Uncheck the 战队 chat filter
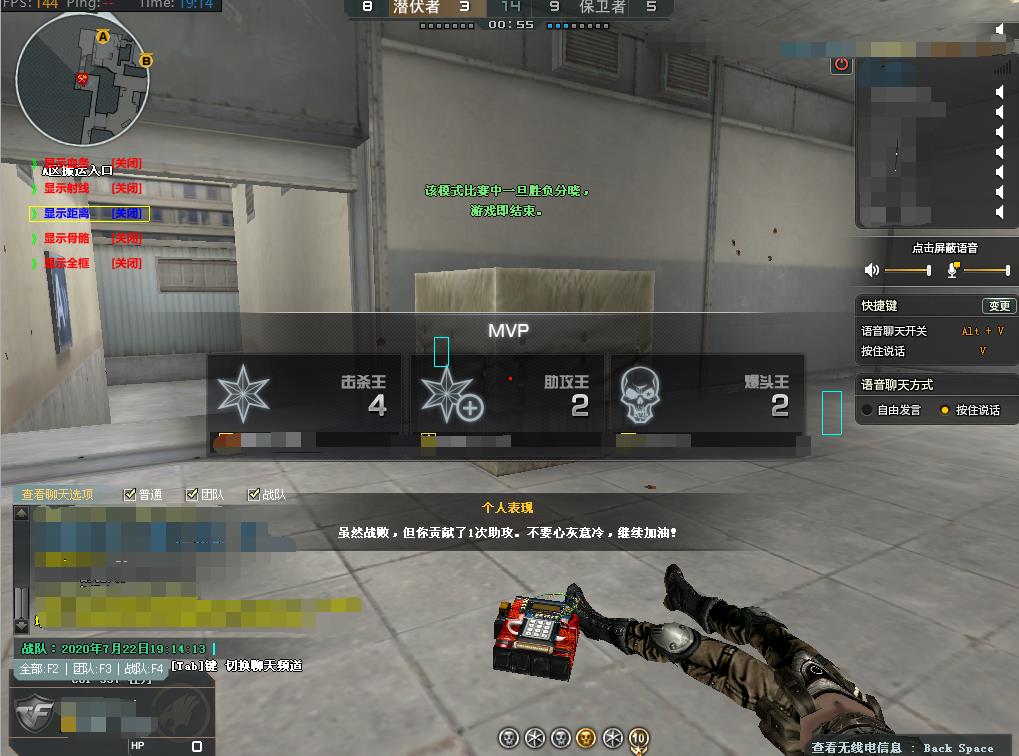This screenshot has height=756, width=1019. click(x=254, y=494)
